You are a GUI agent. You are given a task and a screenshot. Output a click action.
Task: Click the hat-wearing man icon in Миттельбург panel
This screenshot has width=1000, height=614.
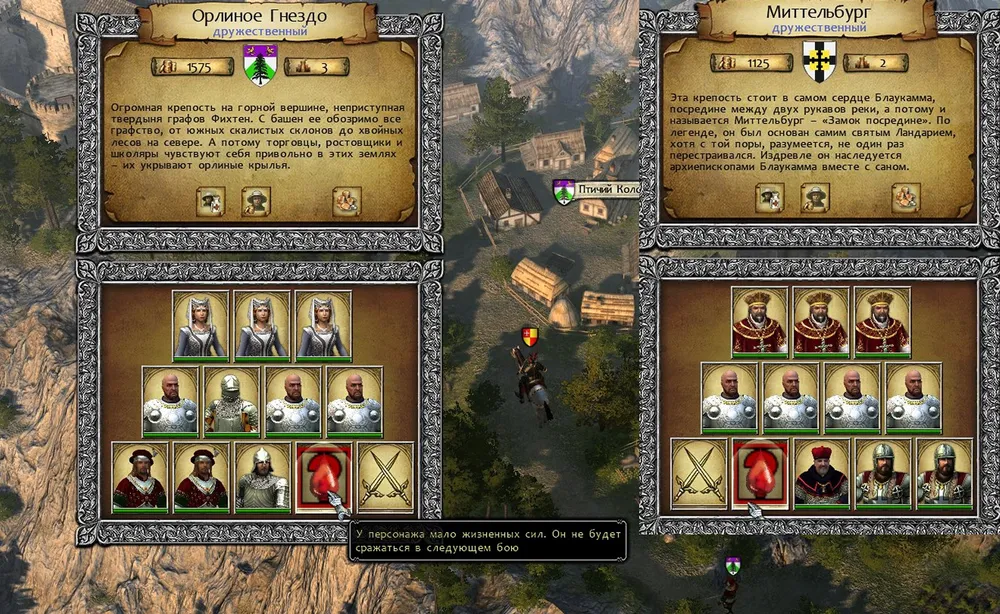pyautogui.click(x=815, y=198)
